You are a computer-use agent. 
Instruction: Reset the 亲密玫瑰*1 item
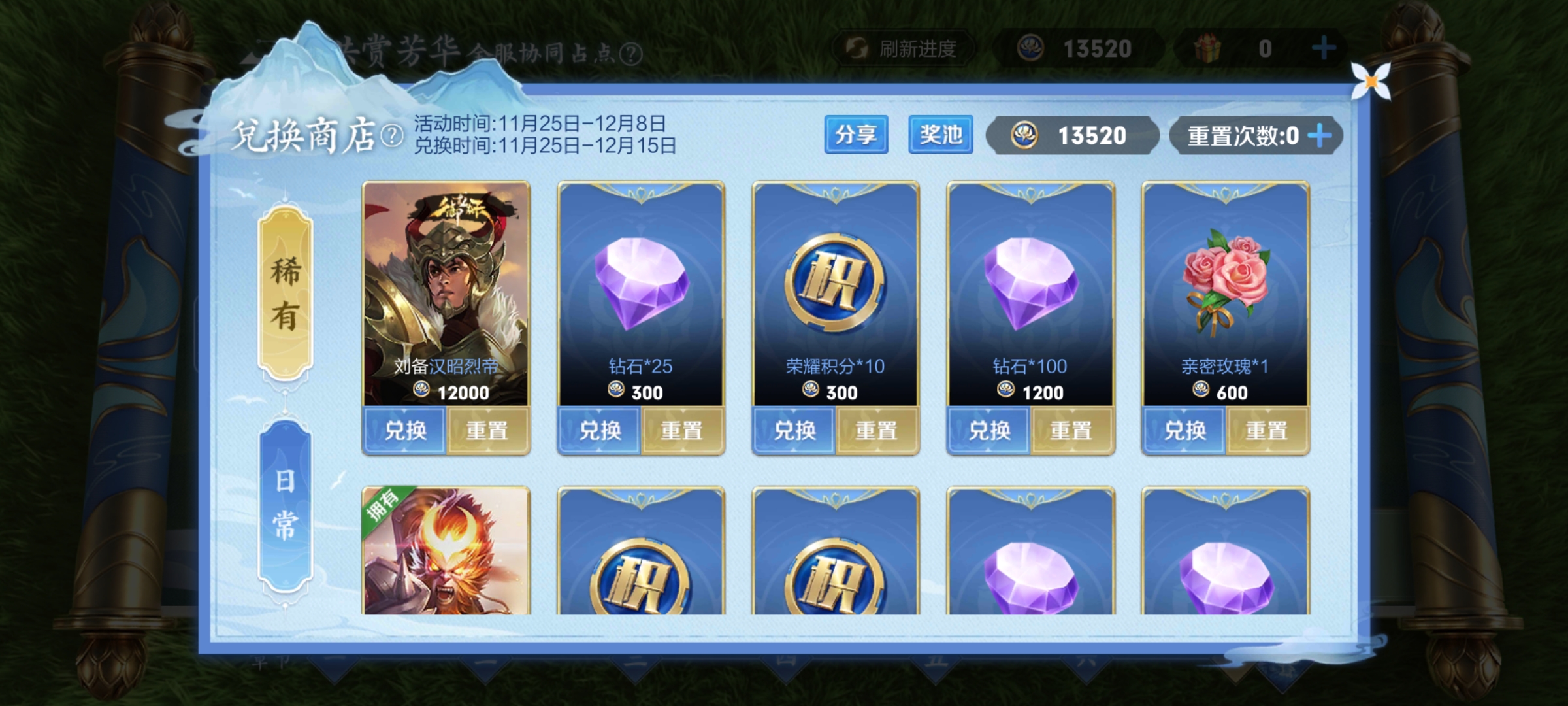click(1267, 430)
